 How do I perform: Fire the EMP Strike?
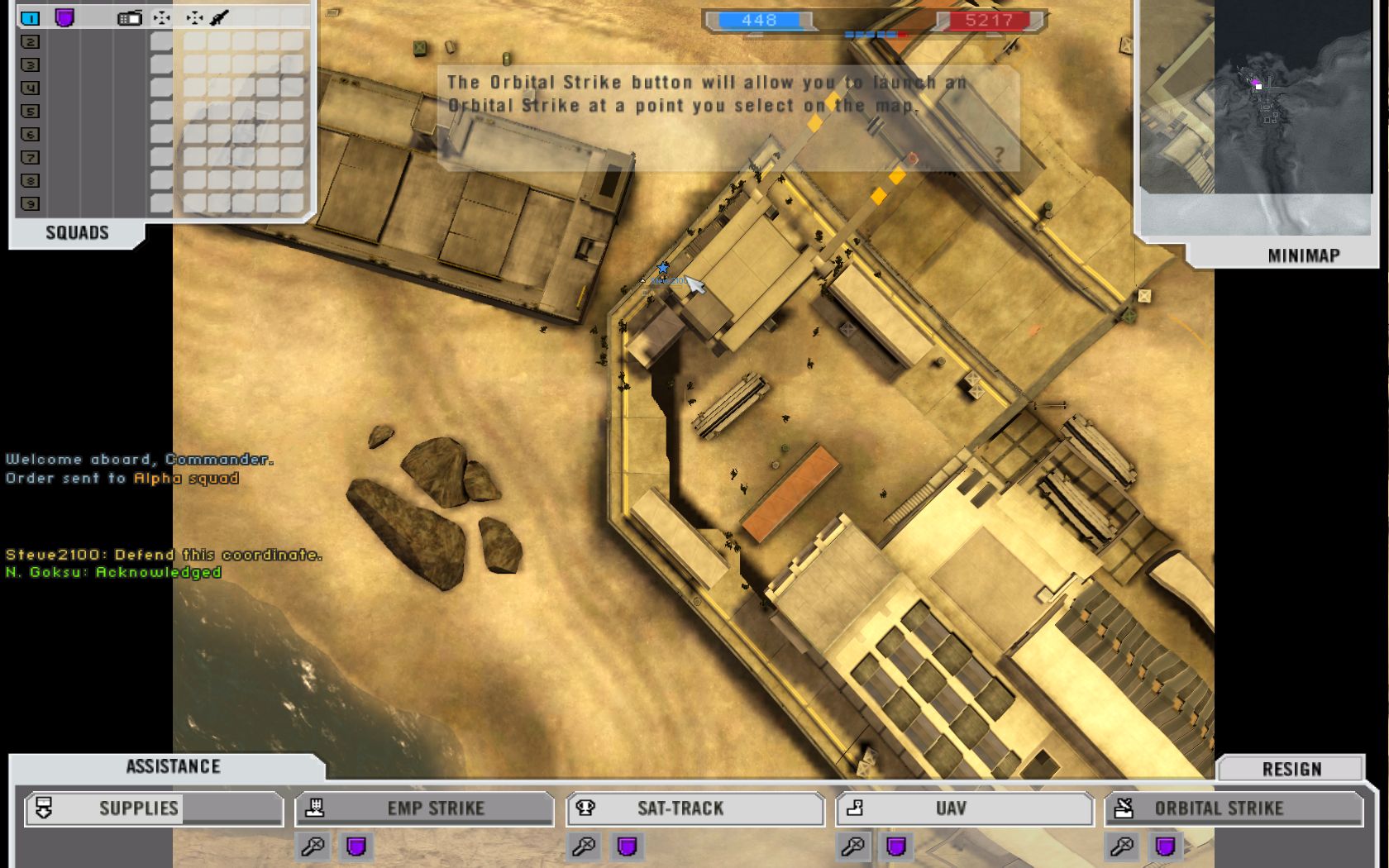tap(424, 808)
